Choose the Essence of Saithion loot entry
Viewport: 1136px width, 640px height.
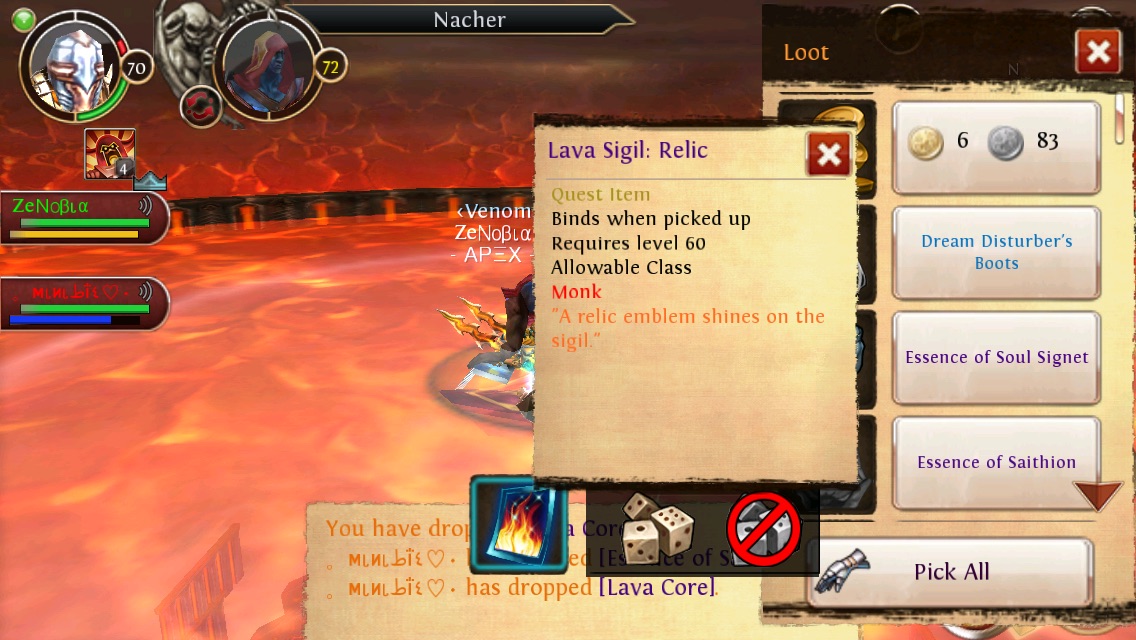996,462
